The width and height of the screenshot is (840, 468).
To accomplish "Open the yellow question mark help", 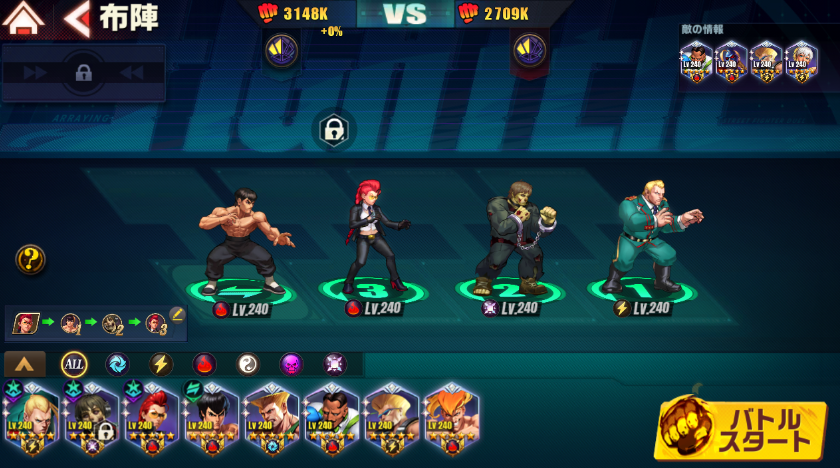I will 30,260.
